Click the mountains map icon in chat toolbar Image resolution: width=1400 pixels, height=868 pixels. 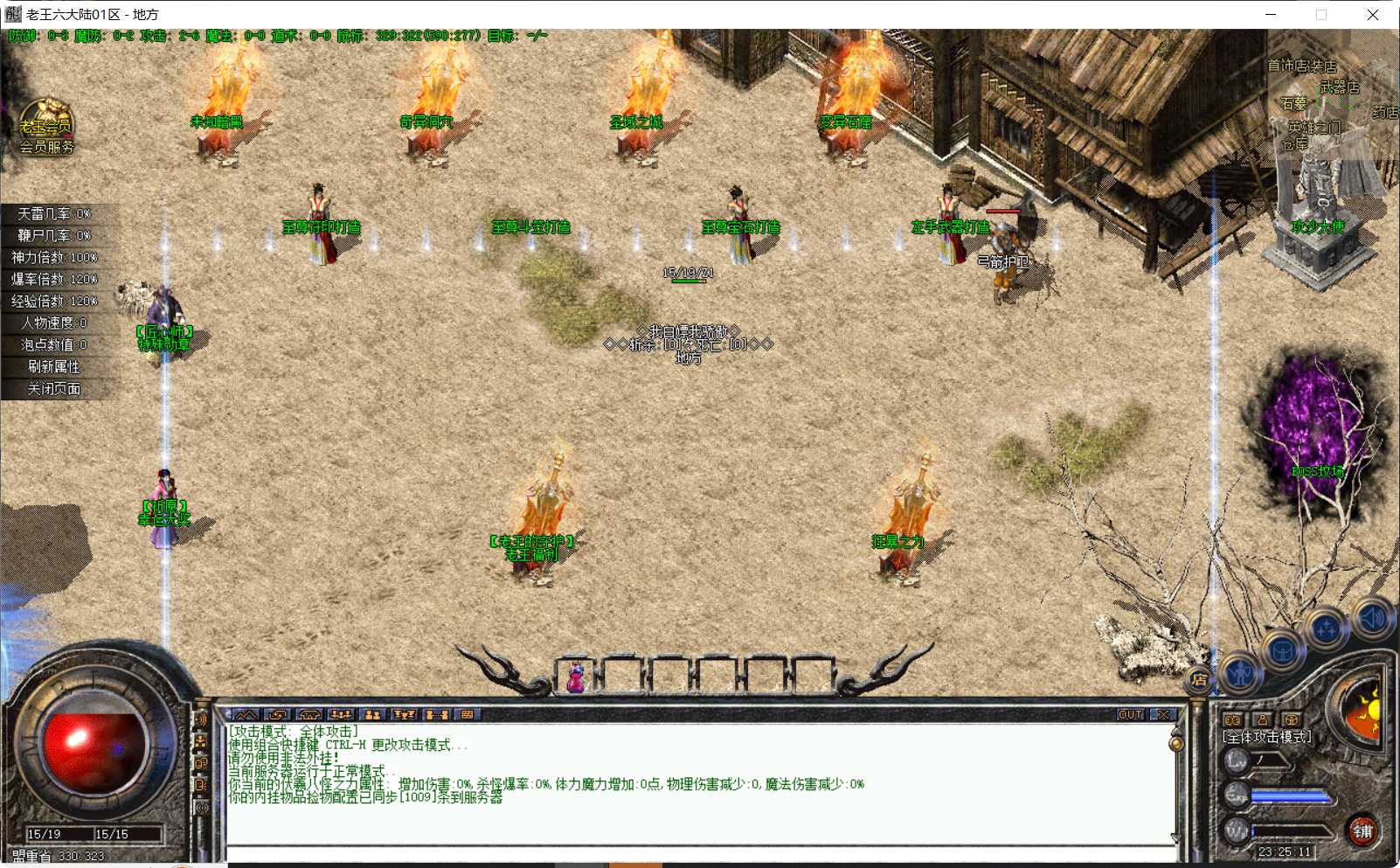click(246, 715)
